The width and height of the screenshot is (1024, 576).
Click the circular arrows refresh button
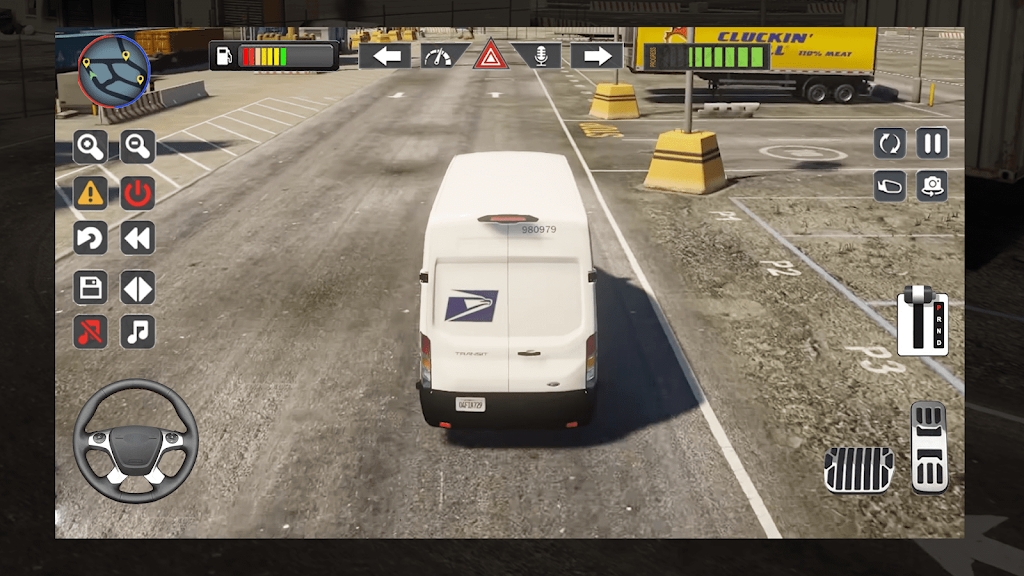tap(889, 143)
